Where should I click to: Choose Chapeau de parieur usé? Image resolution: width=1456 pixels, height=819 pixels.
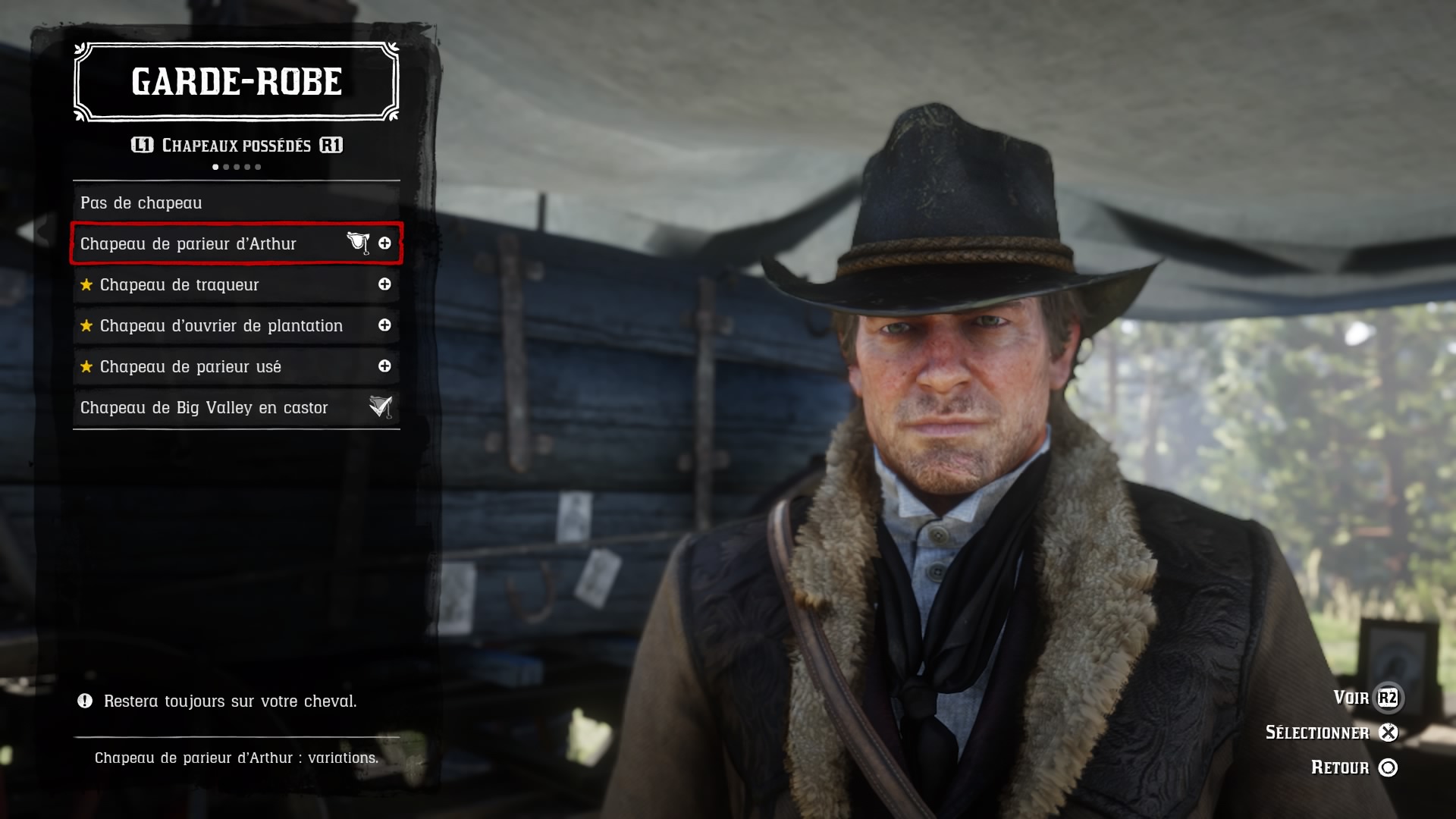point(190,367)
